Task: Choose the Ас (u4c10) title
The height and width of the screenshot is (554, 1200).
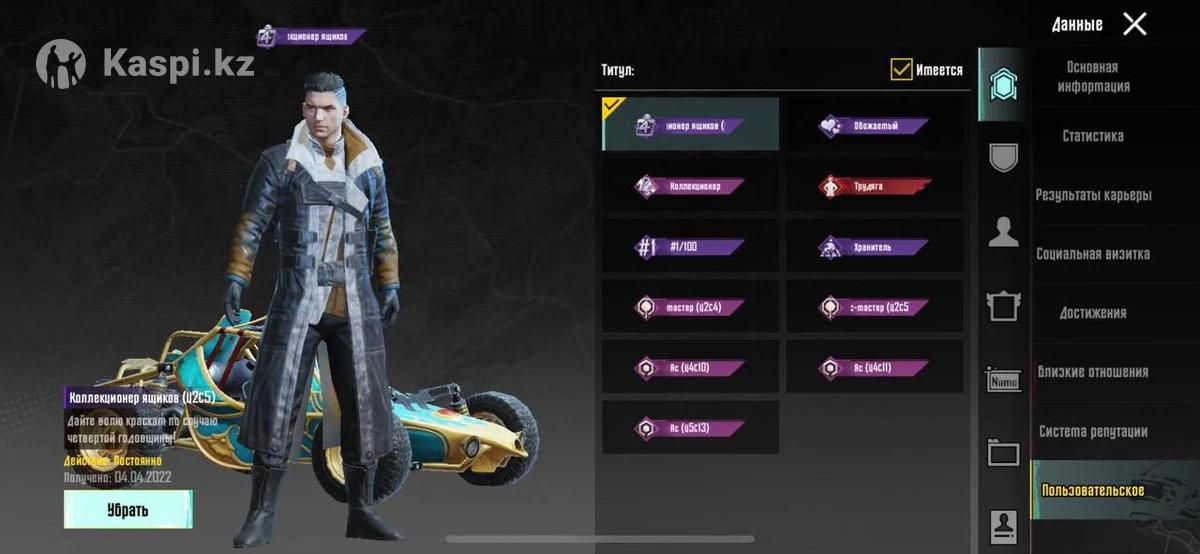Action: pos(690,368)
